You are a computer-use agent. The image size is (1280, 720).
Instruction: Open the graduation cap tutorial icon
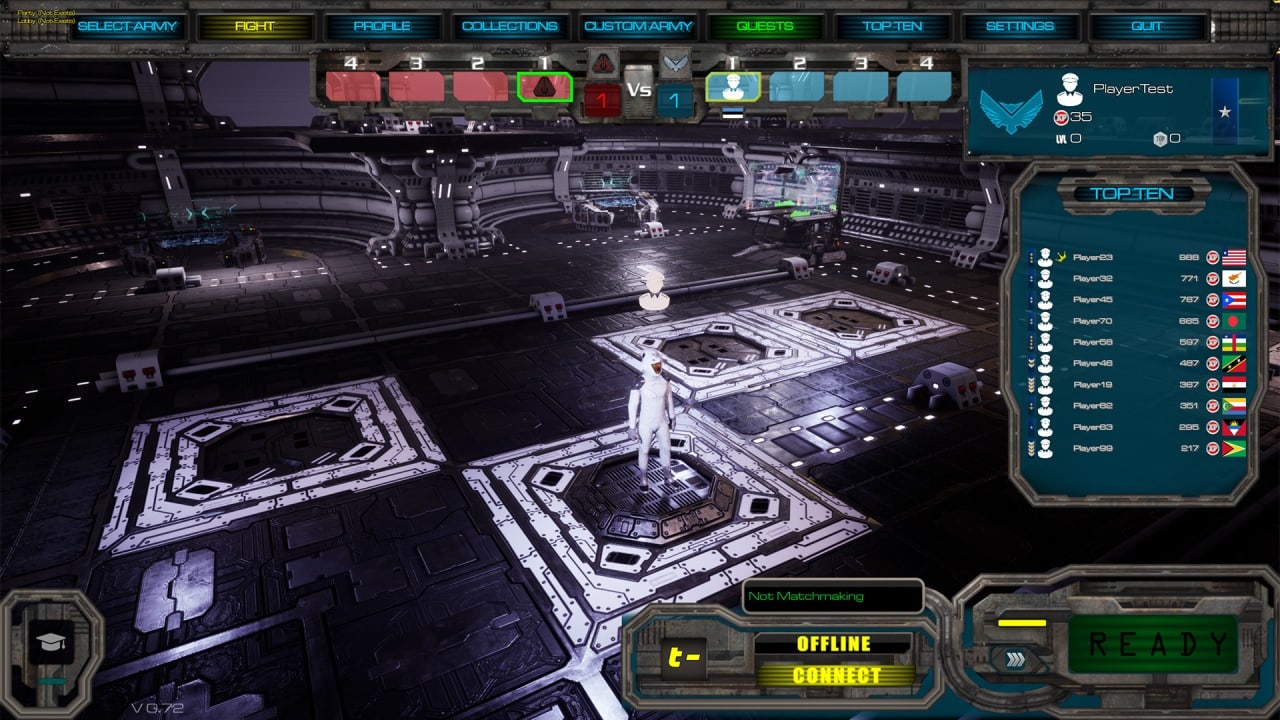[51, 641]
